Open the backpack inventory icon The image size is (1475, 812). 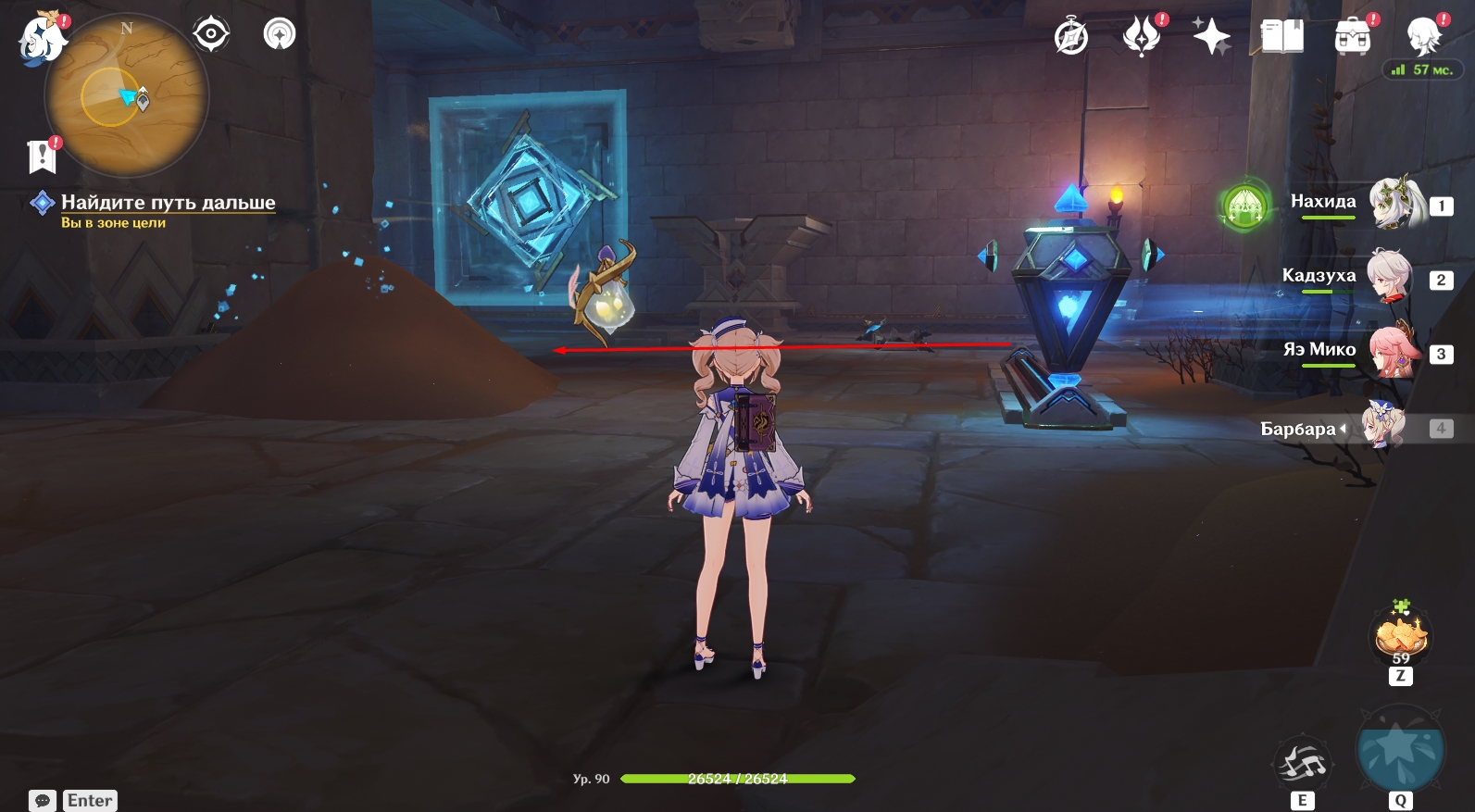pyautogui.click(x=1352, y=37)
